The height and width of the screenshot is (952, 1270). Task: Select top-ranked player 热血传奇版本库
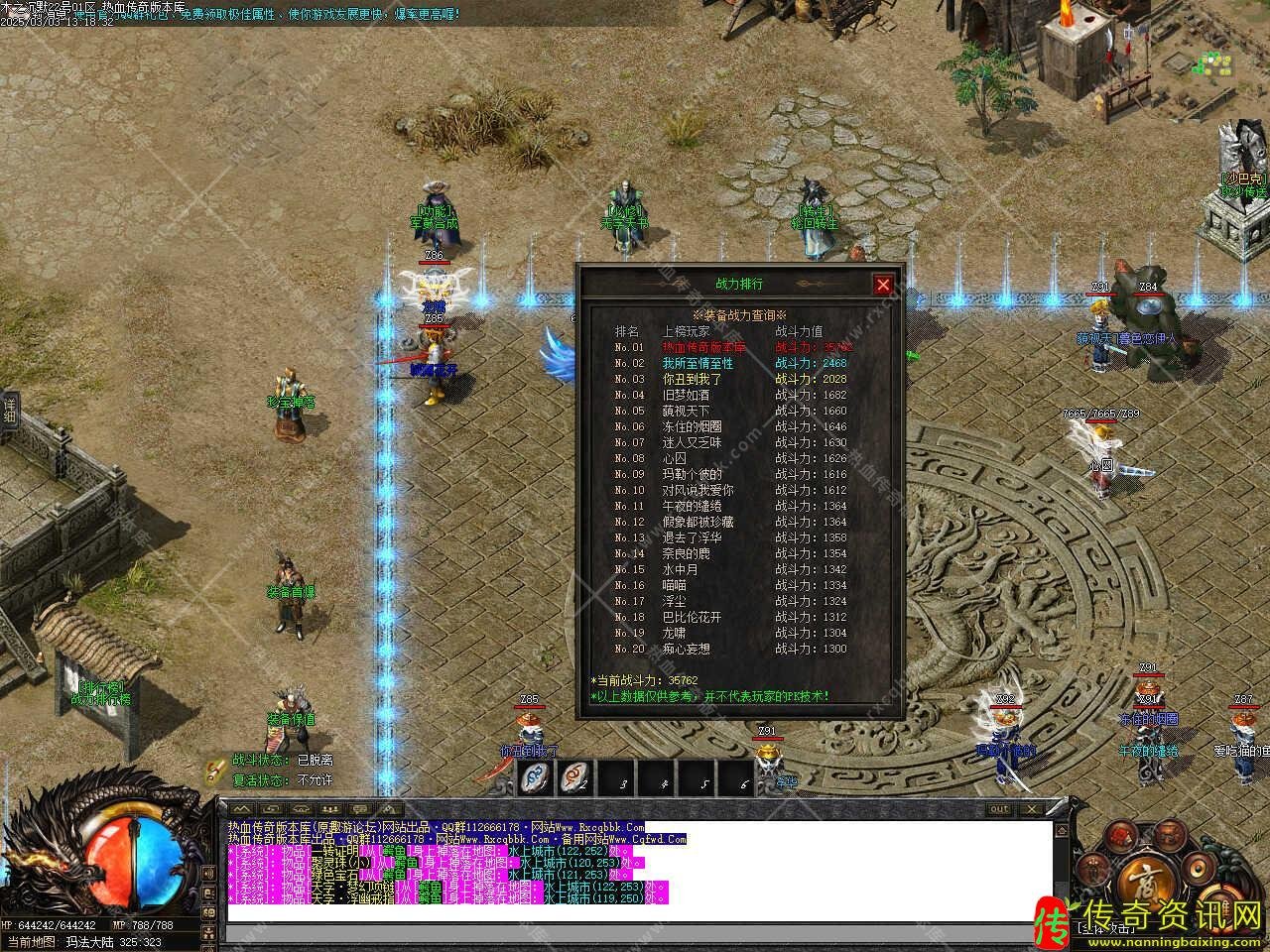[x=703, y=348]
